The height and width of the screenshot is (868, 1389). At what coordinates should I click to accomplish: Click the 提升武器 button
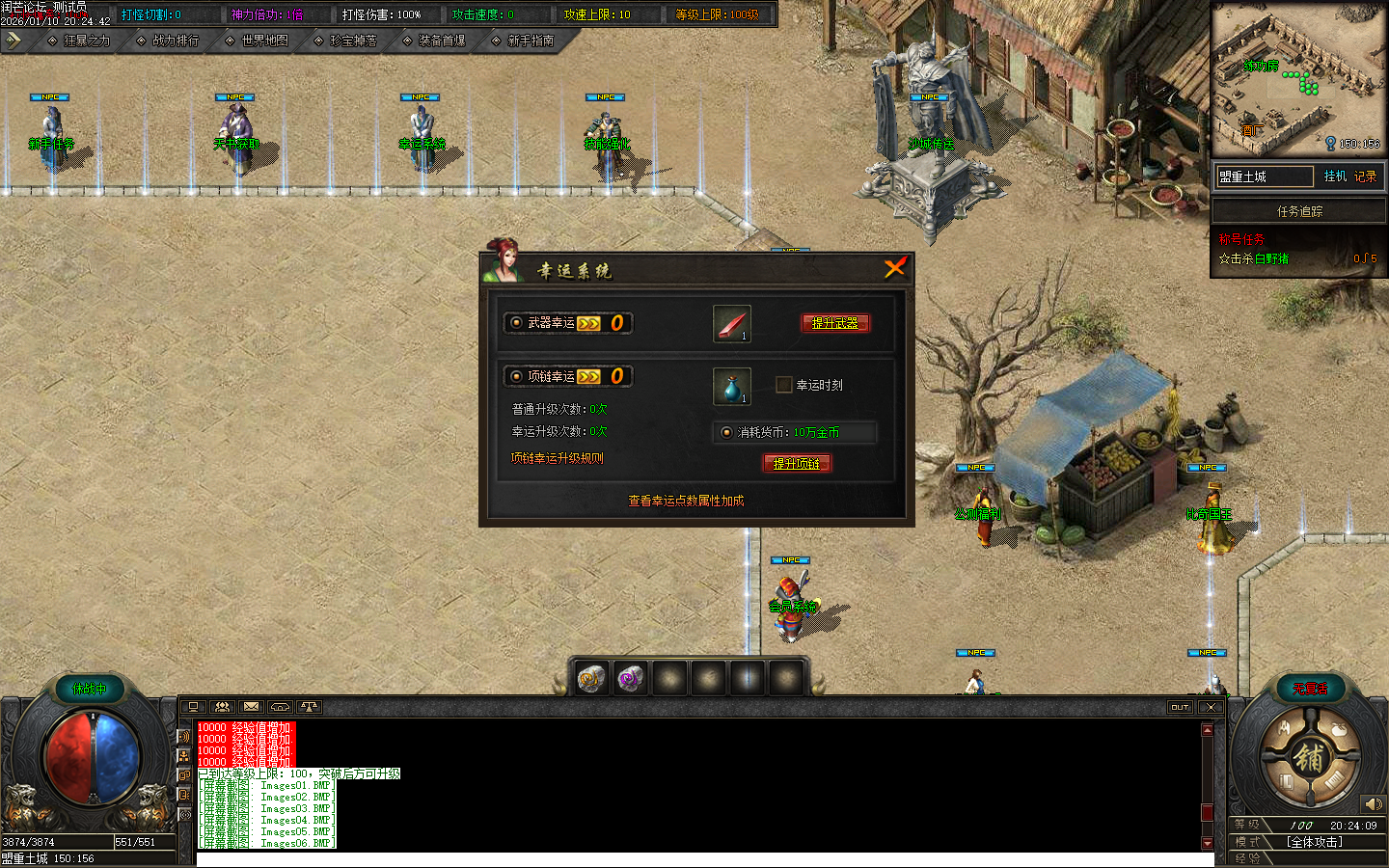pyautogui.click(x=835, y=323)
